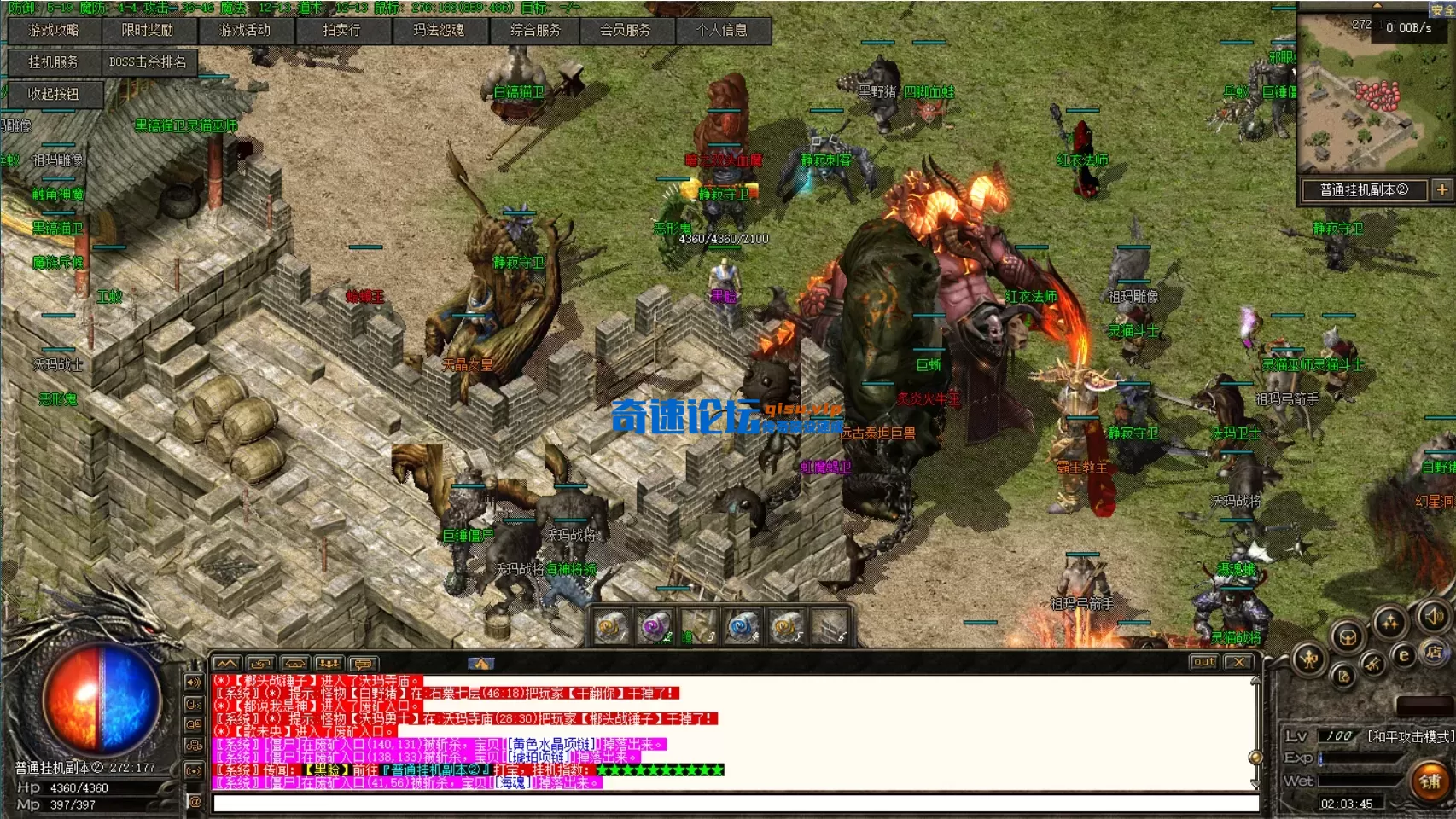This screenshot has height=819, width=1456.
Task: Open the 拍卖行 auction menu
Action: tap(341, 31)
